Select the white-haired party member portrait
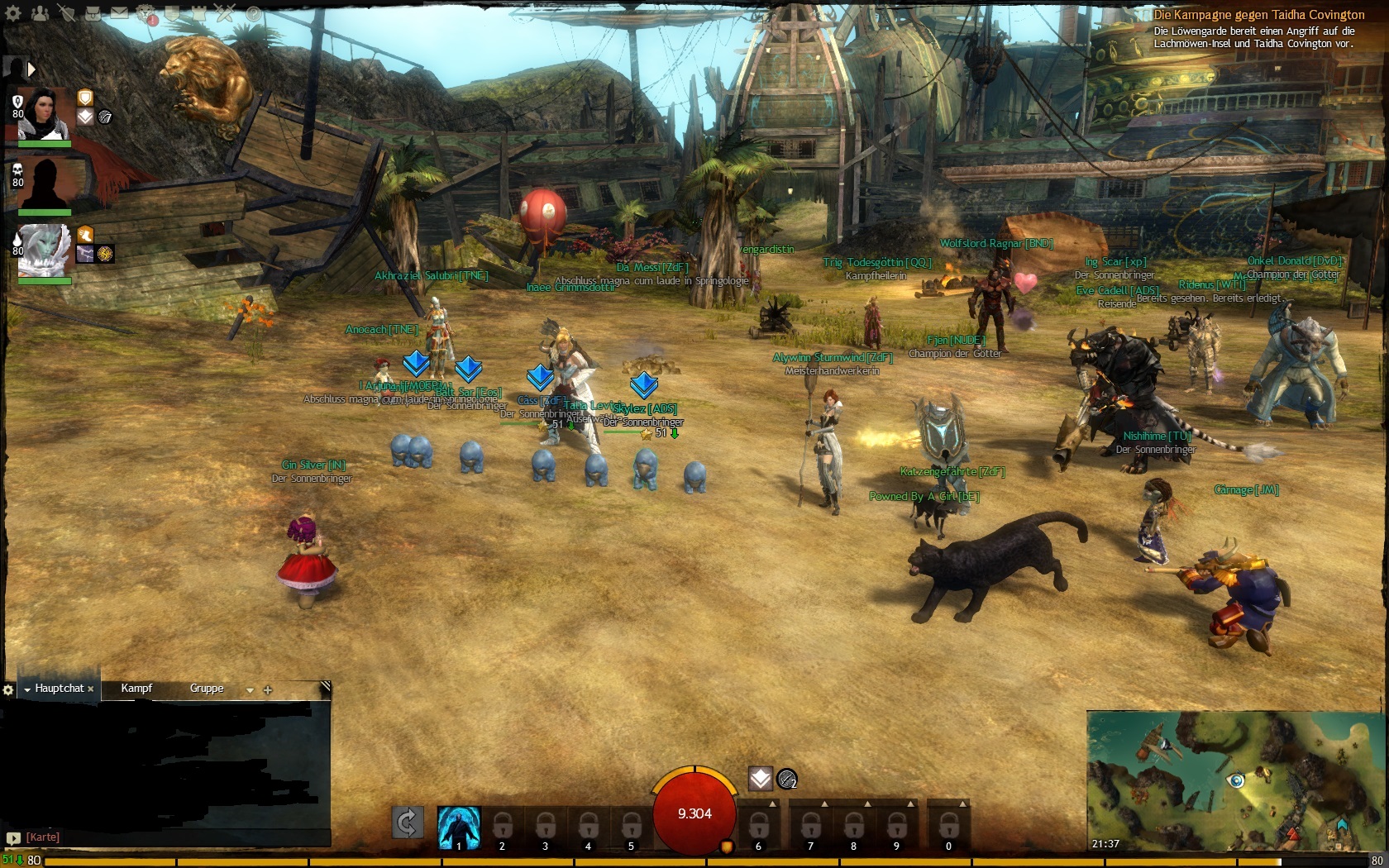The image size is (1389, 868). (x=44, y=250)
